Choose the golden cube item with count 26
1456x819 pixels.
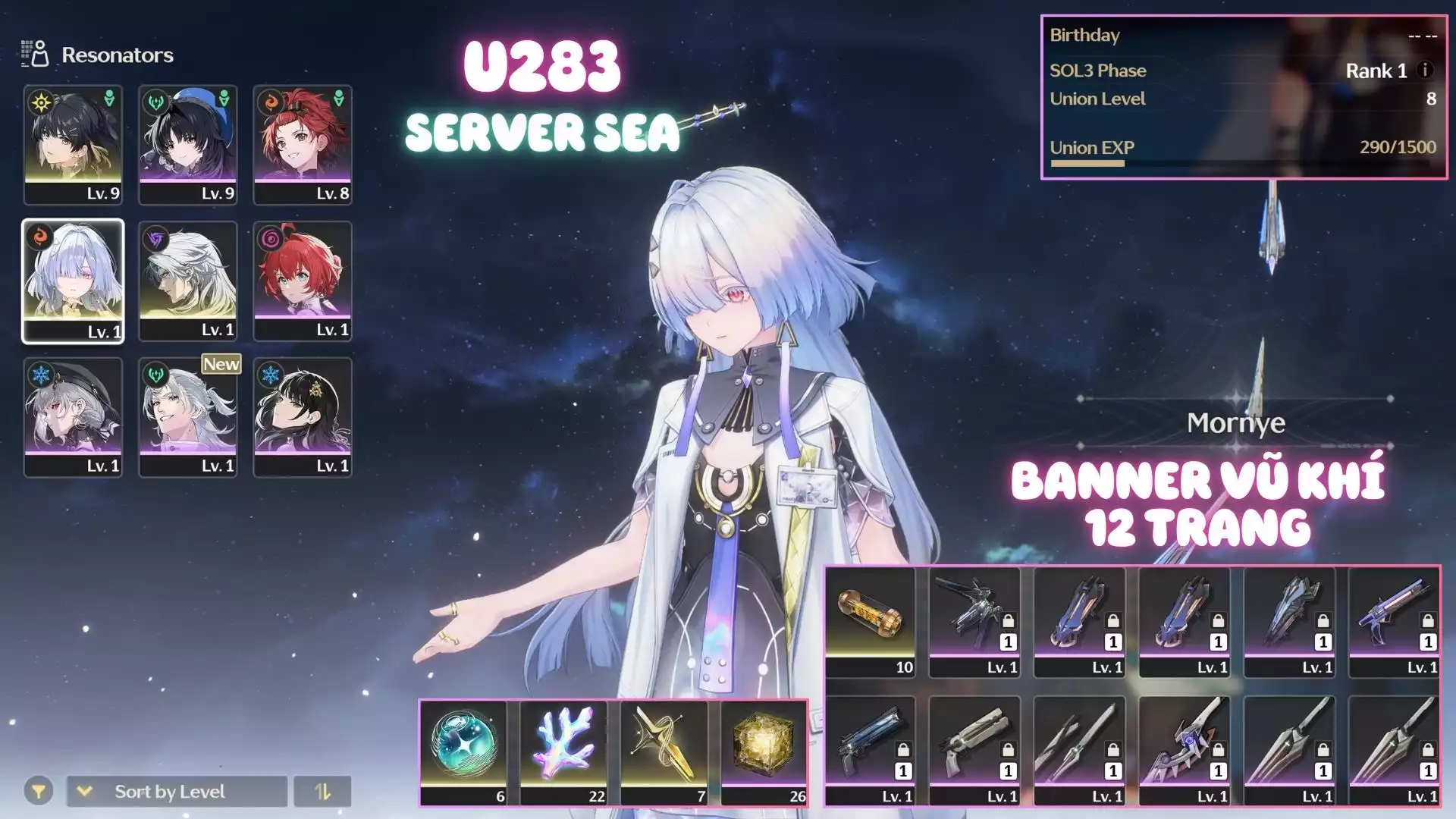(764, 752)
